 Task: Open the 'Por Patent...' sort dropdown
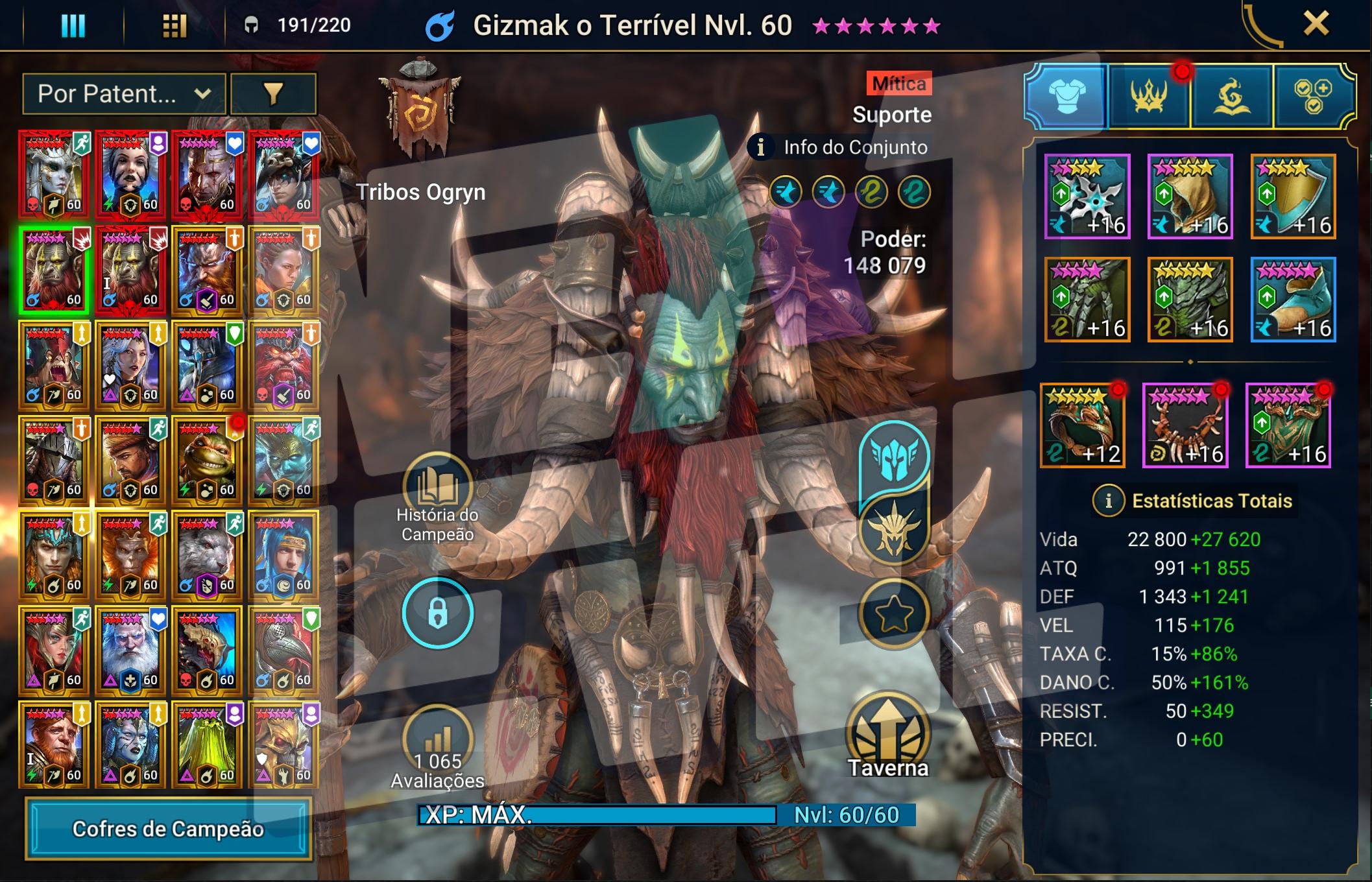(124, 94)
